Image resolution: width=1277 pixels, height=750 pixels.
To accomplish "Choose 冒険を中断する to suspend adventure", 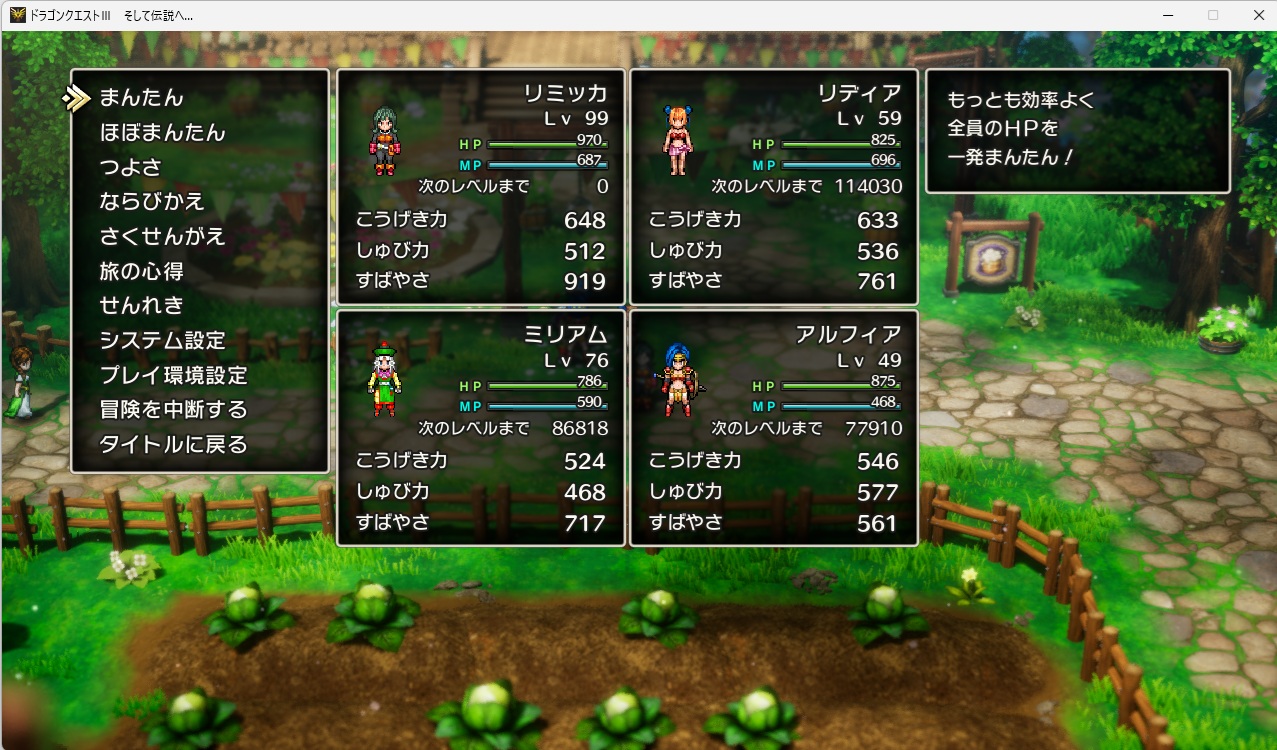I will pyautogui.click(x=173, y=410).
